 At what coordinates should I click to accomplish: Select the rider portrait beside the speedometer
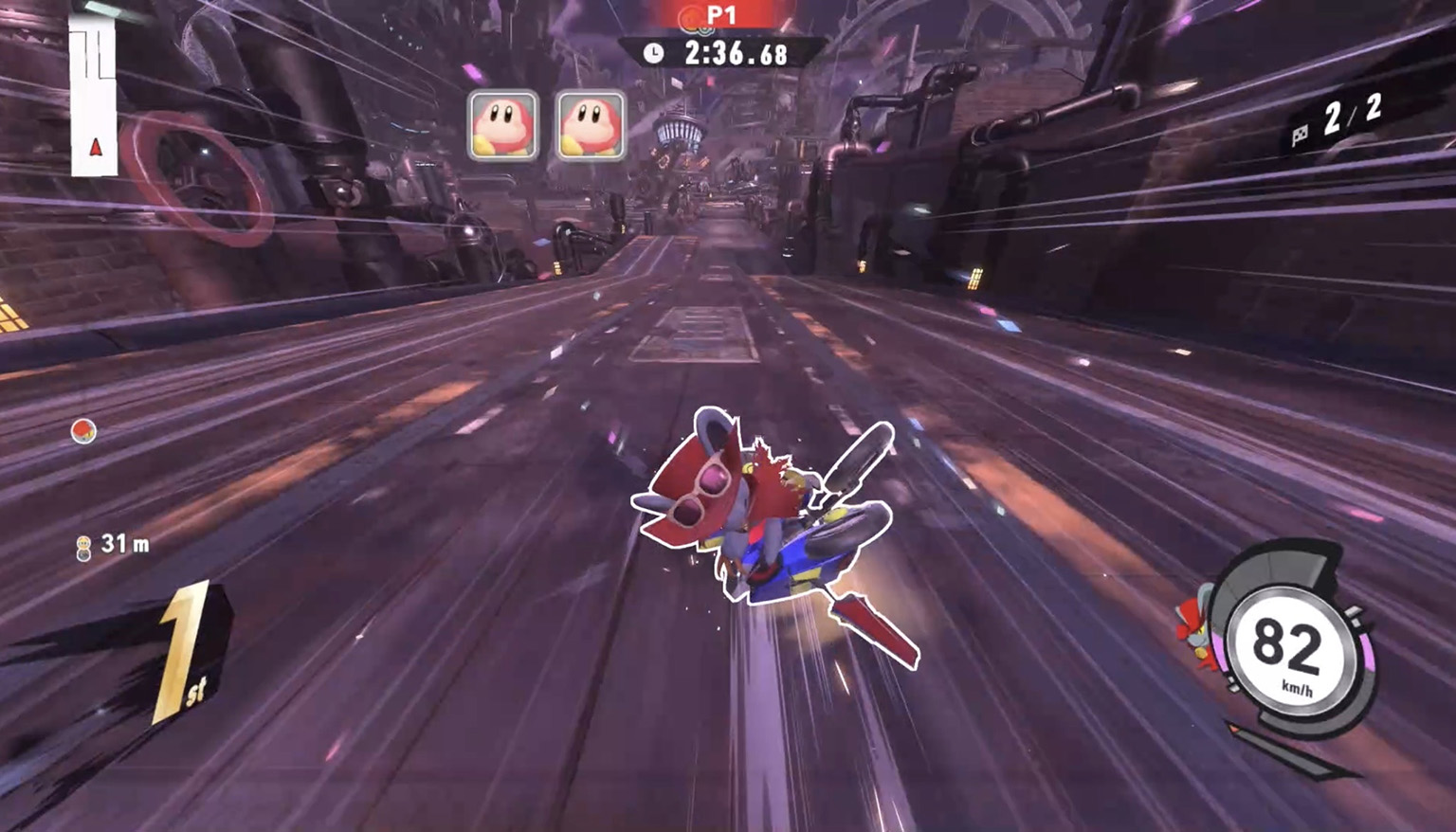tap(1195, 627)
